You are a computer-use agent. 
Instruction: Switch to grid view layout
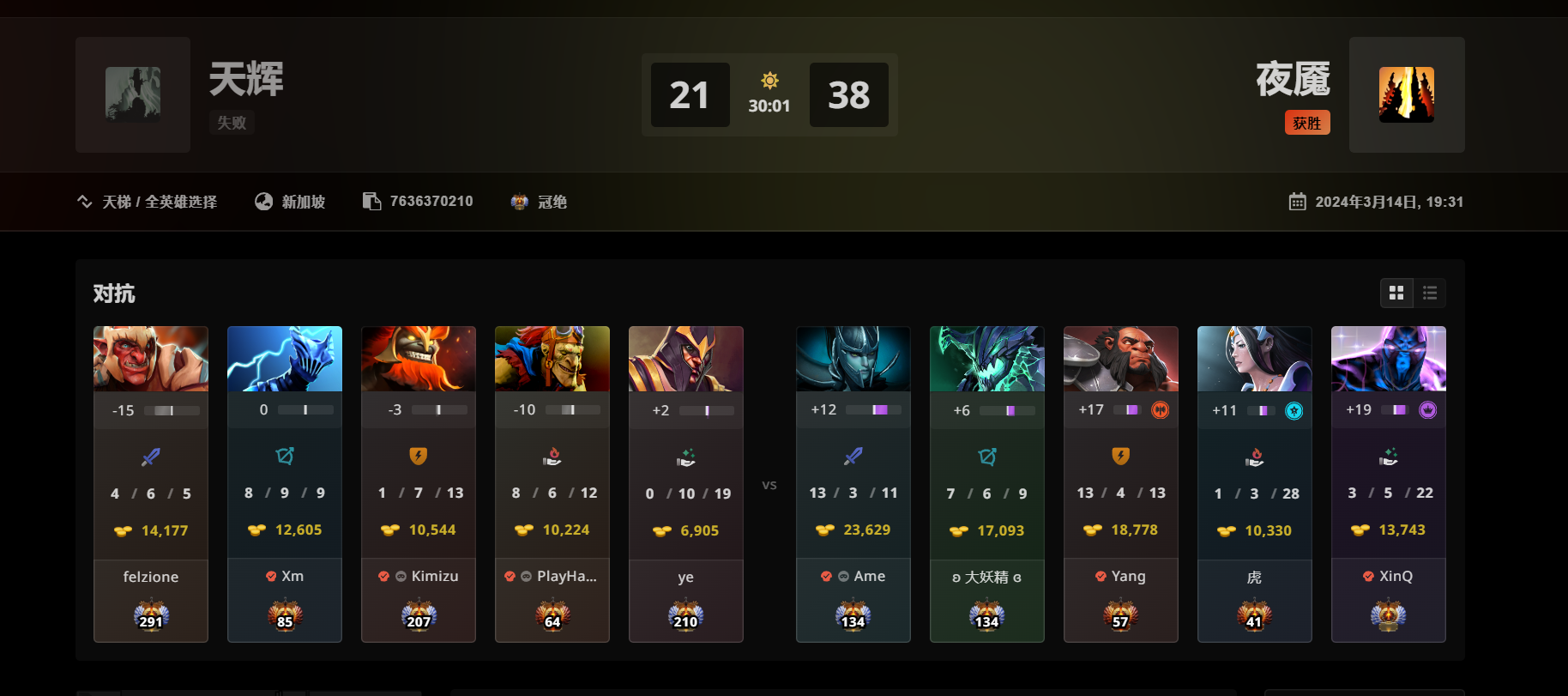(x=1397, y=293)
